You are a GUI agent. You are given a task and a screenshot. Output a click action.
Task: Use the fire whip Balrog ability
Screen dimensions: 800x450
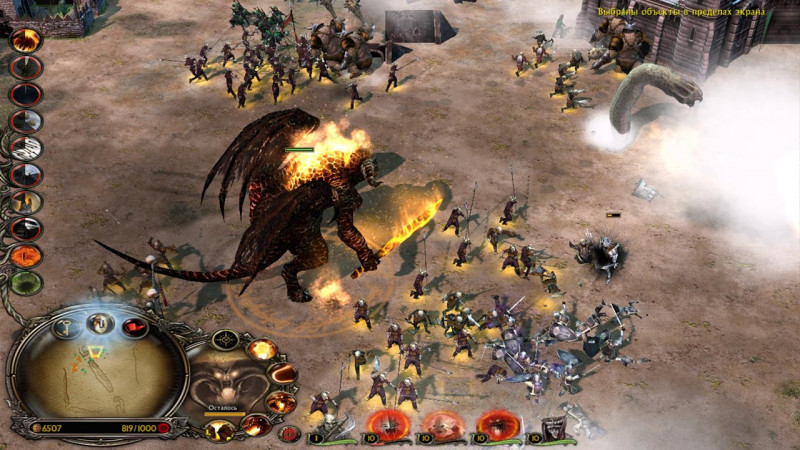pyautogui.click(x=283, y=374)
